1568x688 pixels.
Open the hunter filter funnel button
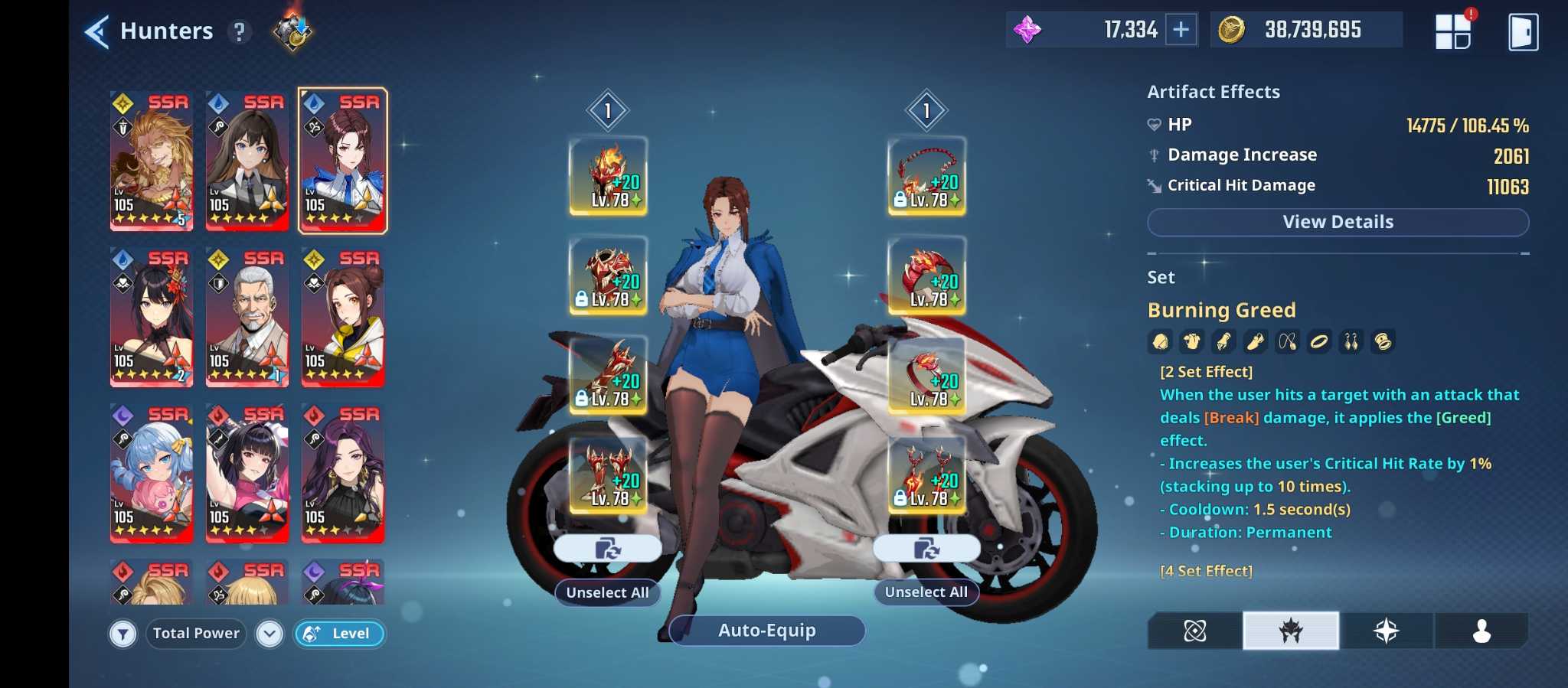click(122, 634)
